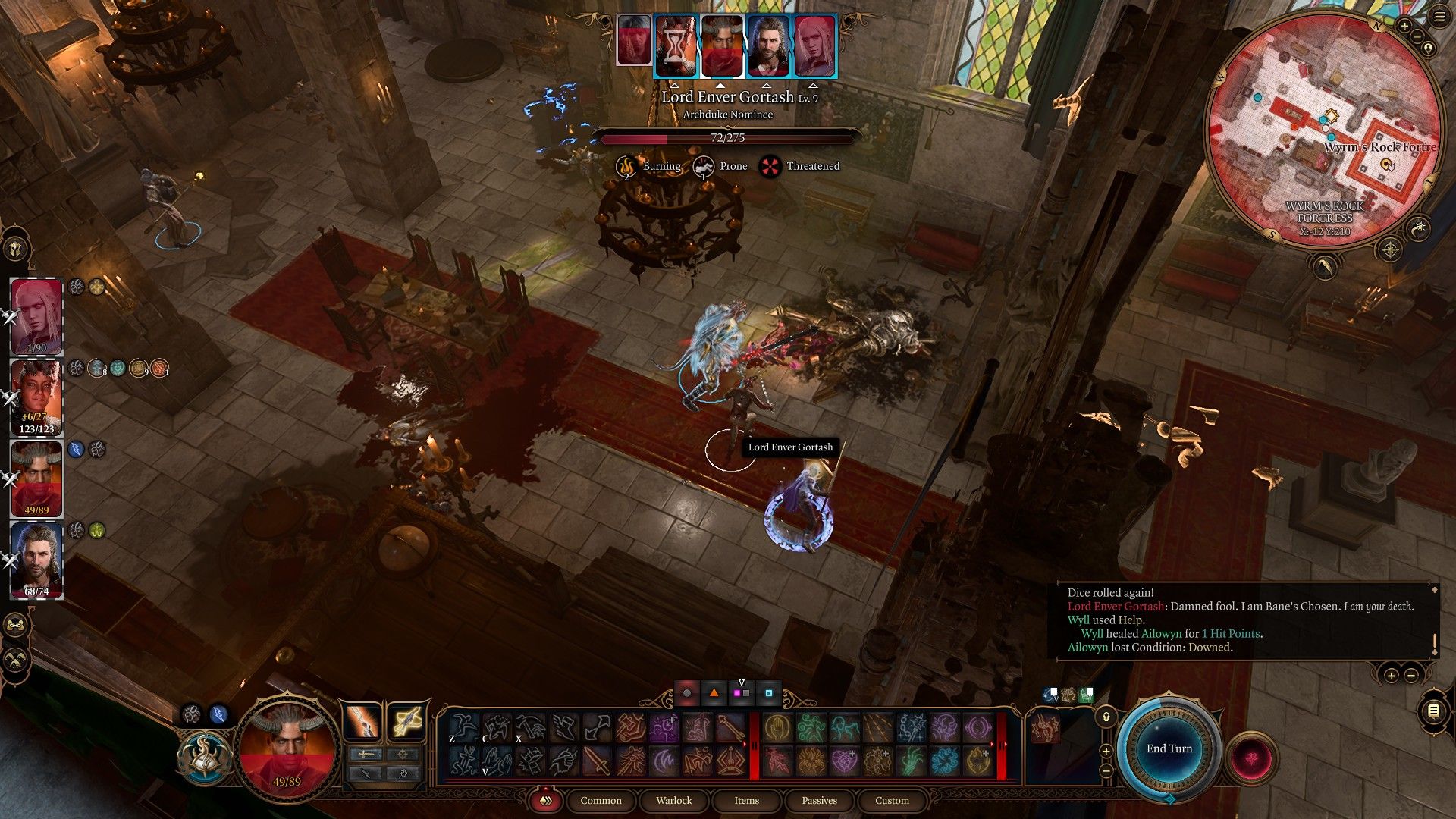End the current turn
Image resolution: width=1456 pixels, height=819 pixels.
(x=1169, y=748)
